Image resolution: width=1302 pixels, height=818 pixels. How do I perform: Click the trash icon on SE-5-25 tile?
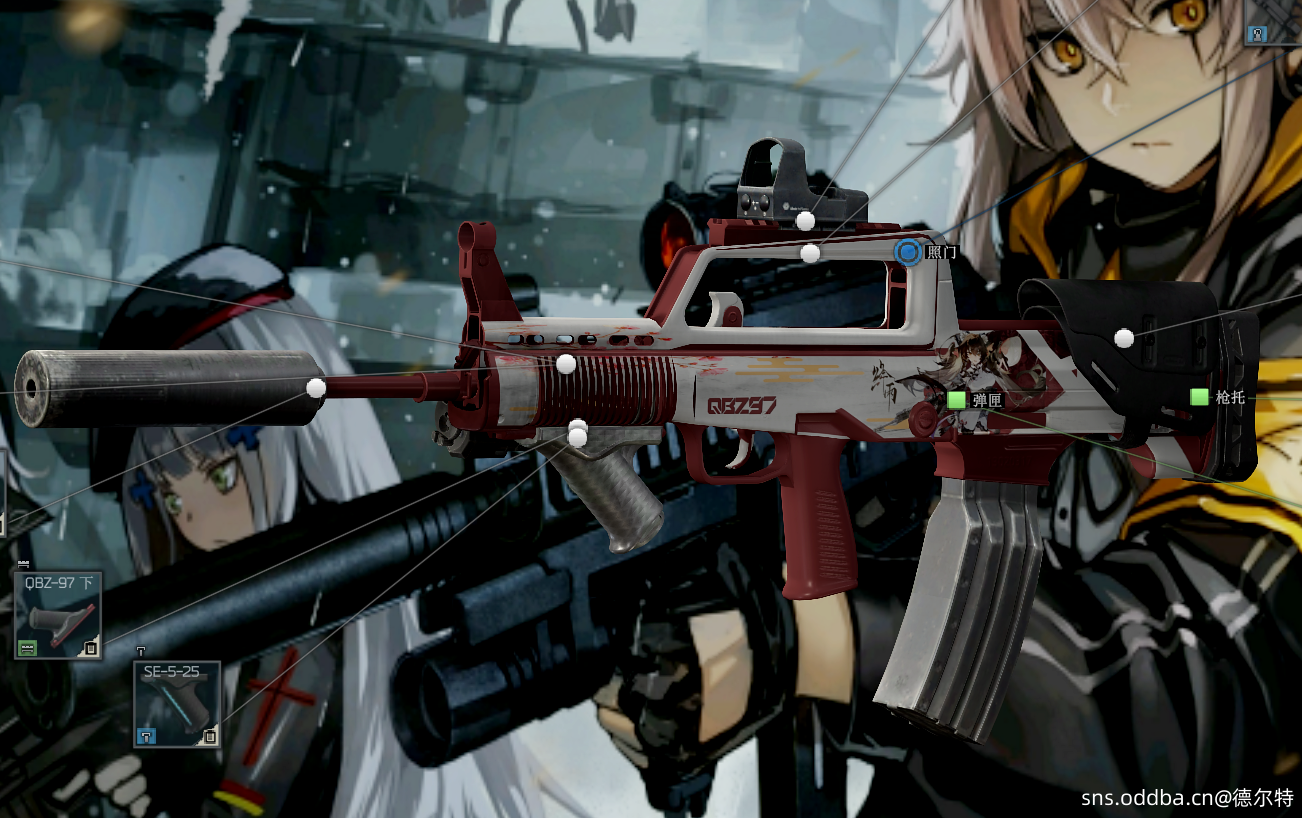tap(210, 737)
